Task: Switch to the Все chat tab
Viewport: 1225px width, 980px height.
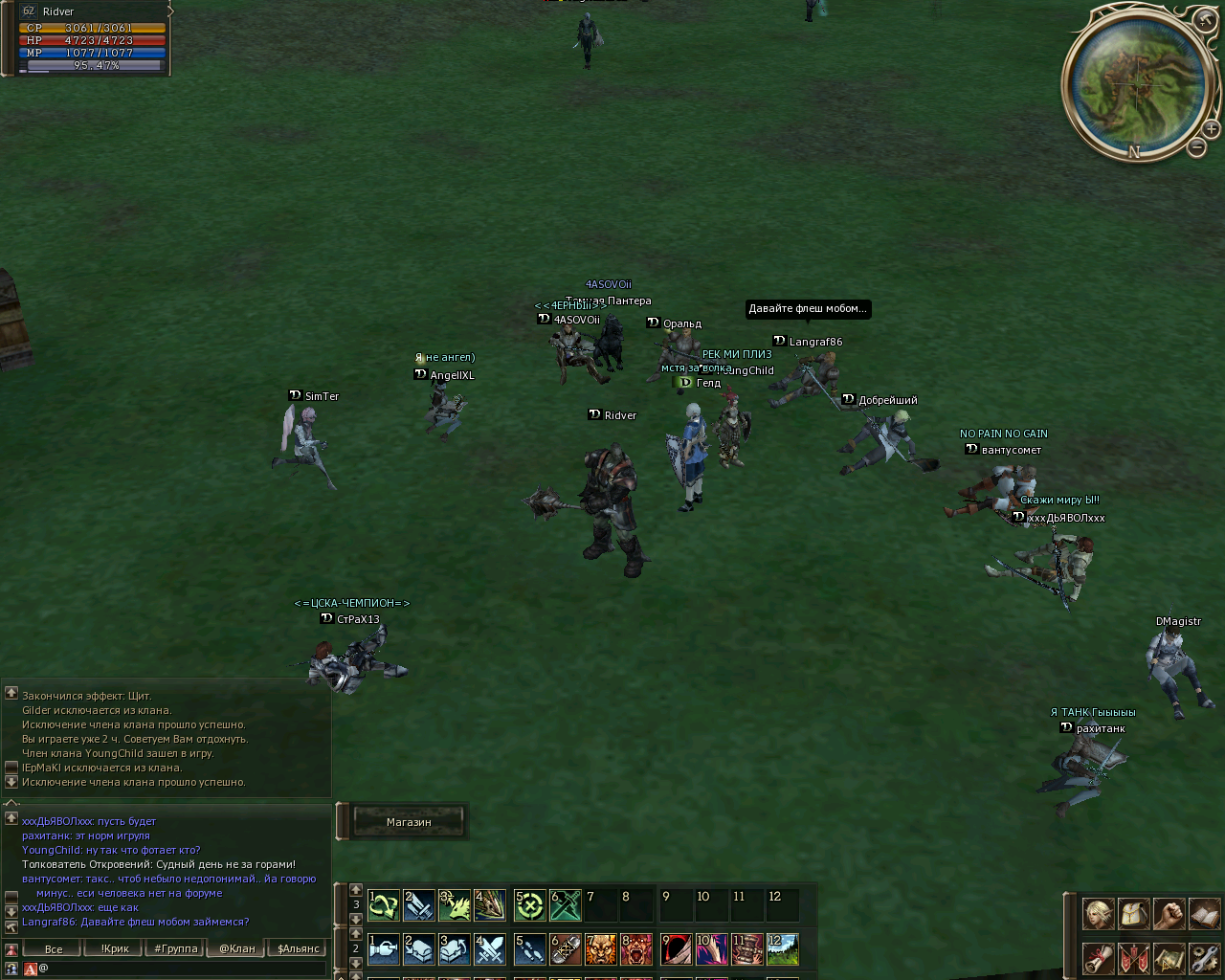Action: pyautogui.click(x=54, y=948)
